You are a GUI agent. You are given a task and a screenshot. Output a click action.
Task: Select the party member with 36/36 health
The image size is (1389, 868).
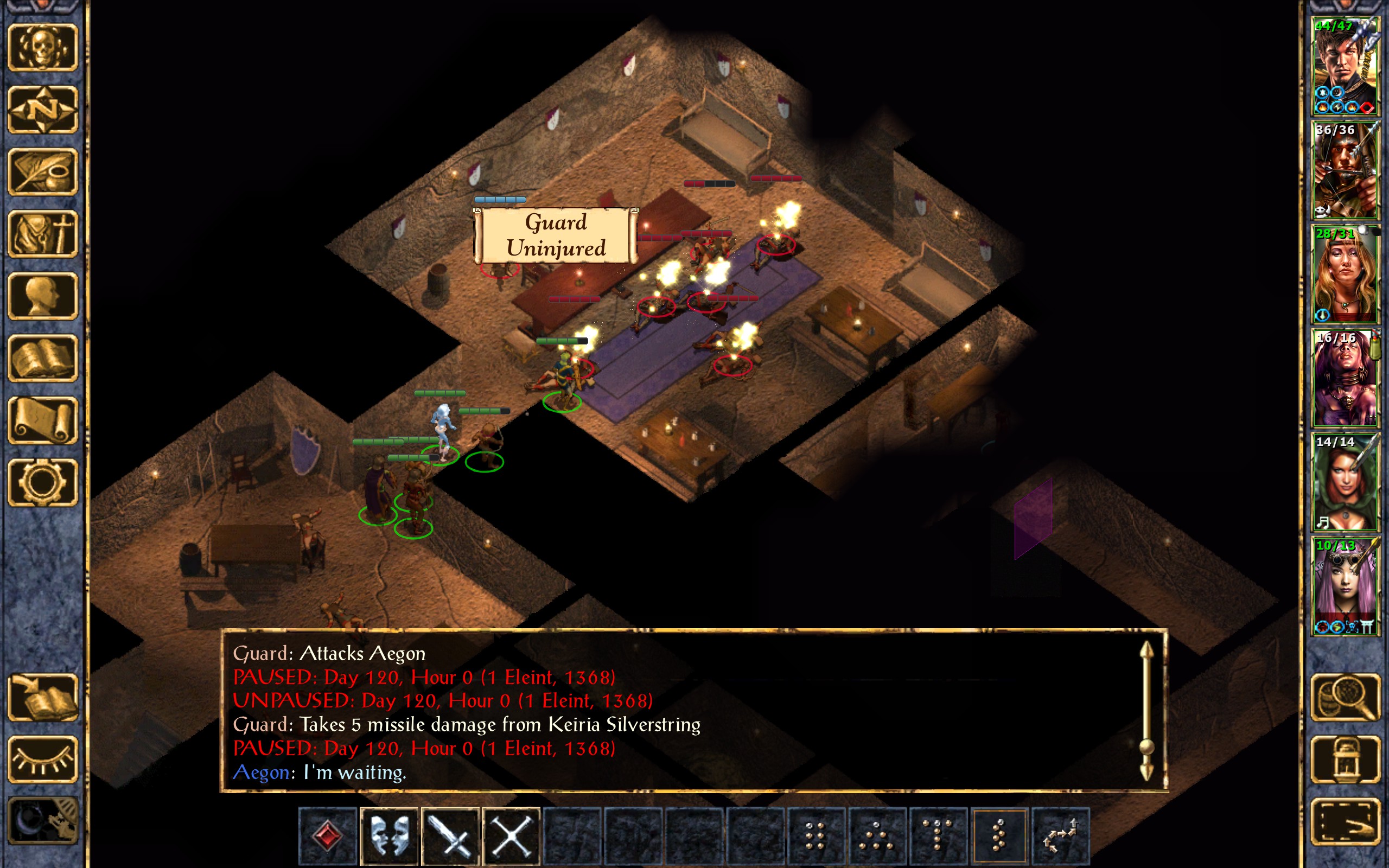pyautogui.click(x=1345, y=170)
